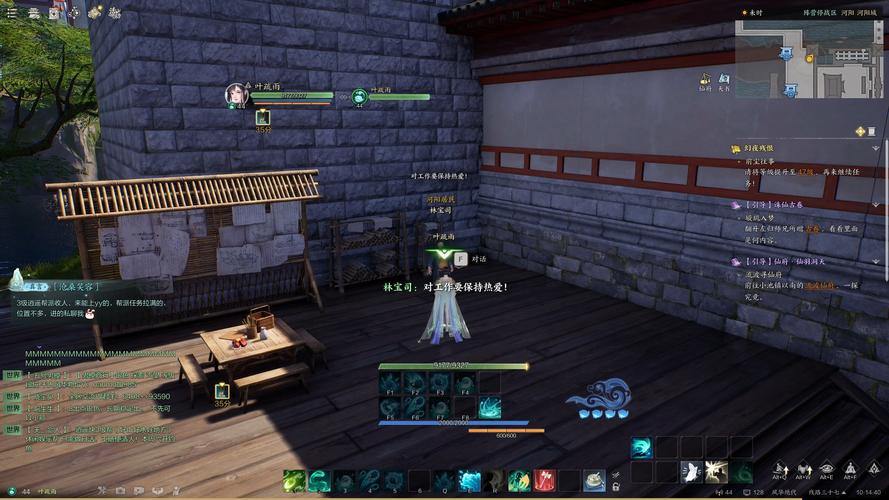Viewport: 889px width, 500px height.
Task: Activate the bright green swirl skill on hotbar
Action: (293, 480)
